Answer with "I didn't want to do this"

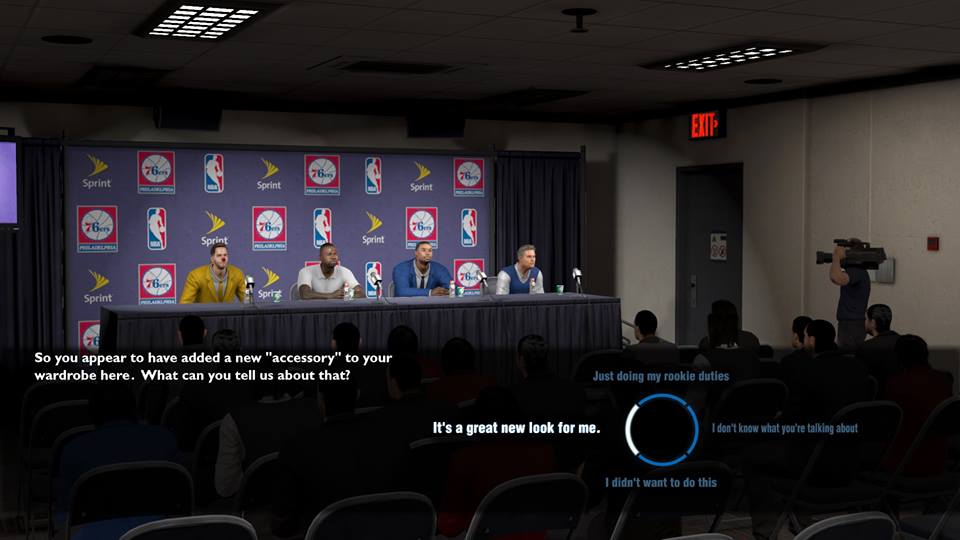660,482
